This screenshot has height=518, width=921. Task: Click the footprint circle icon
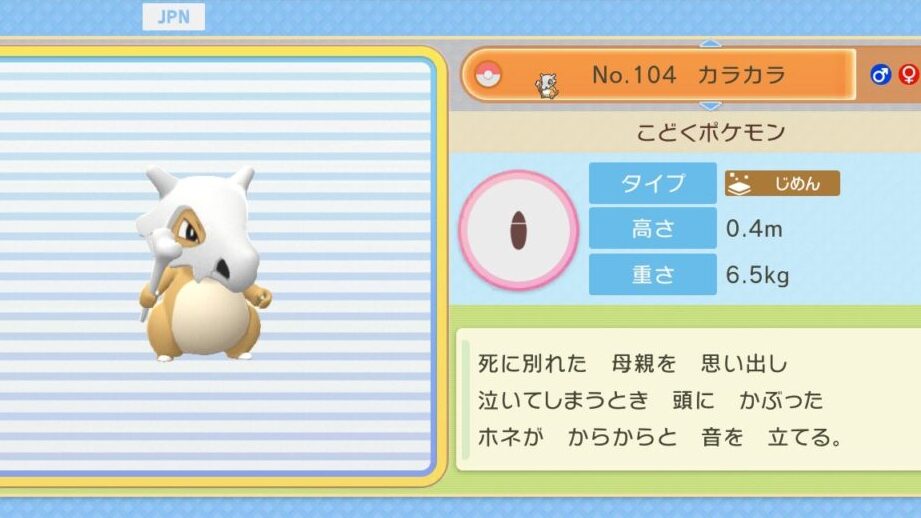tap(518, 230)
